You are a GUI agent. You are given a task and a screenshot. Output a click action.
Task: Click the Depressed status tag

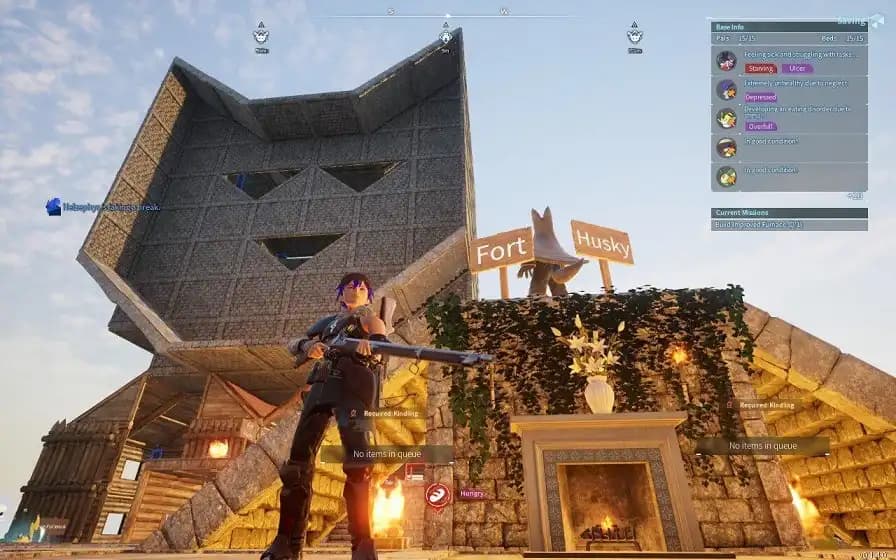pyautogui.click(x=761, y=98)
